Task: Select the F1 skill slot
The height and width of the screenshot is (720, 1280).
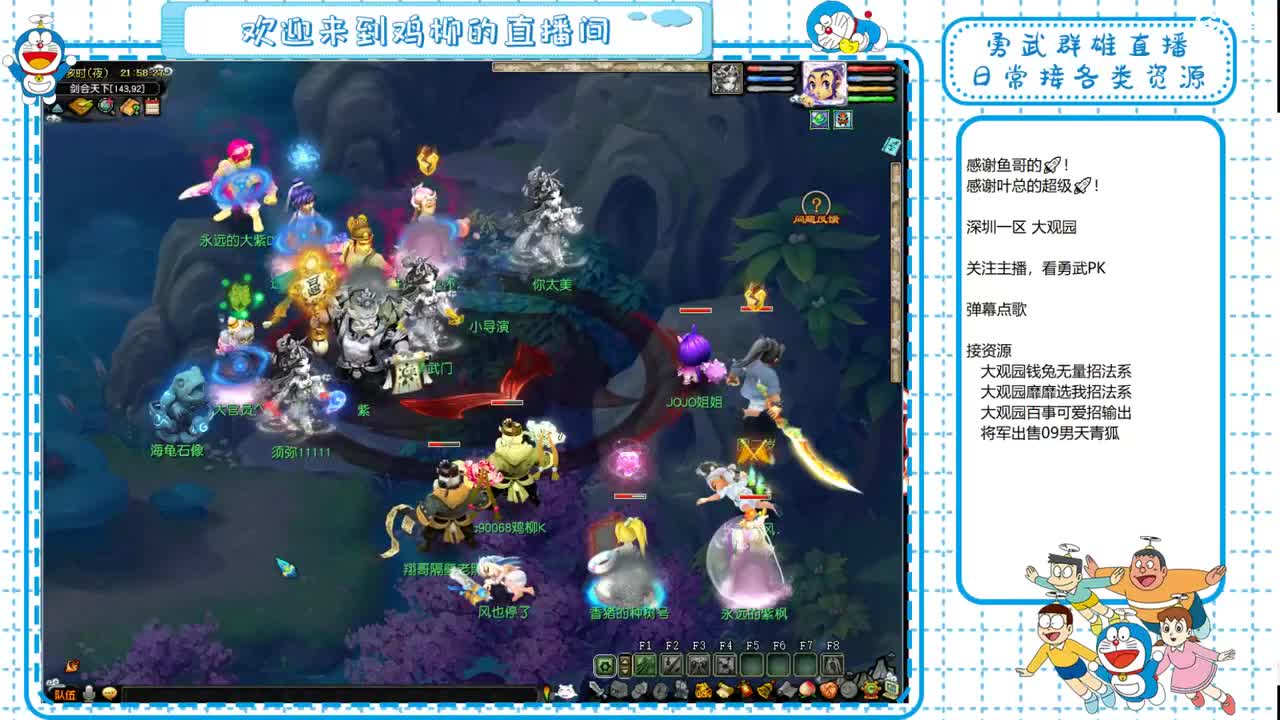Action: click(x=645, y=665)
